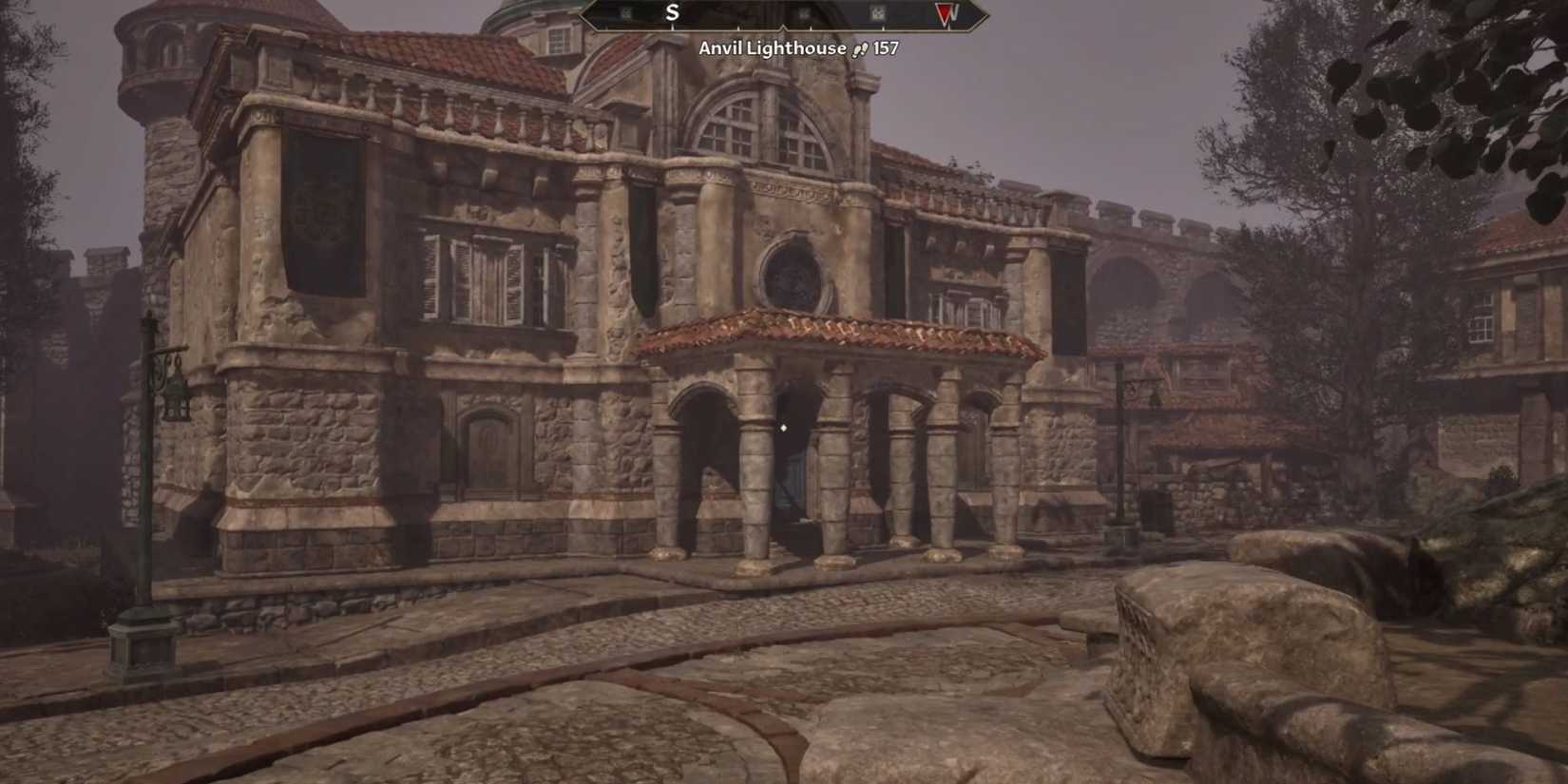Image resolution: width=1568 pixels, height=784 pixels.
Task: Click the crosshair reticle at screen center
Action: tap(783, 430)
